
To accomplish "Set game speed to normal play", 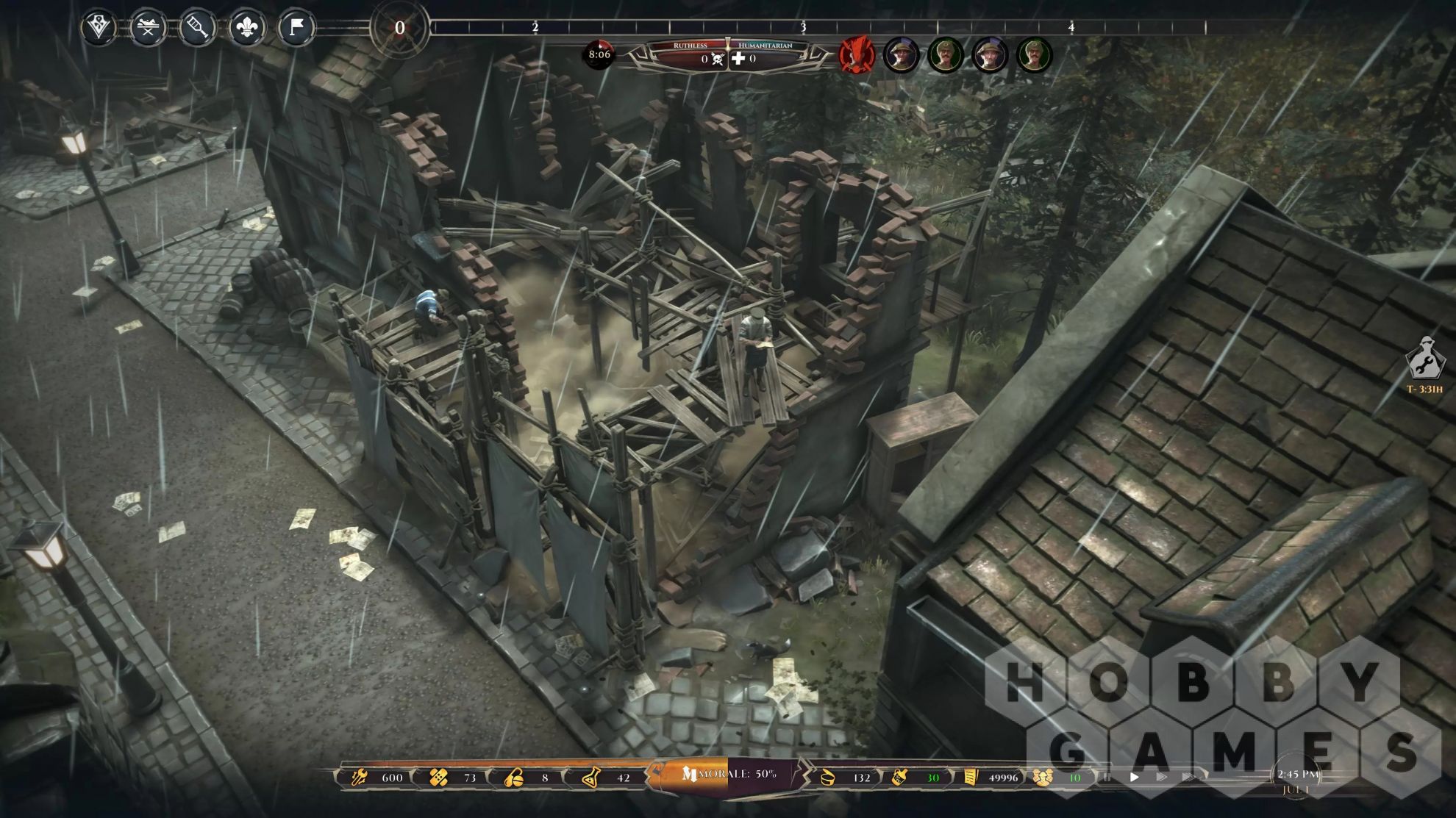I will (x=1135, y=777).
